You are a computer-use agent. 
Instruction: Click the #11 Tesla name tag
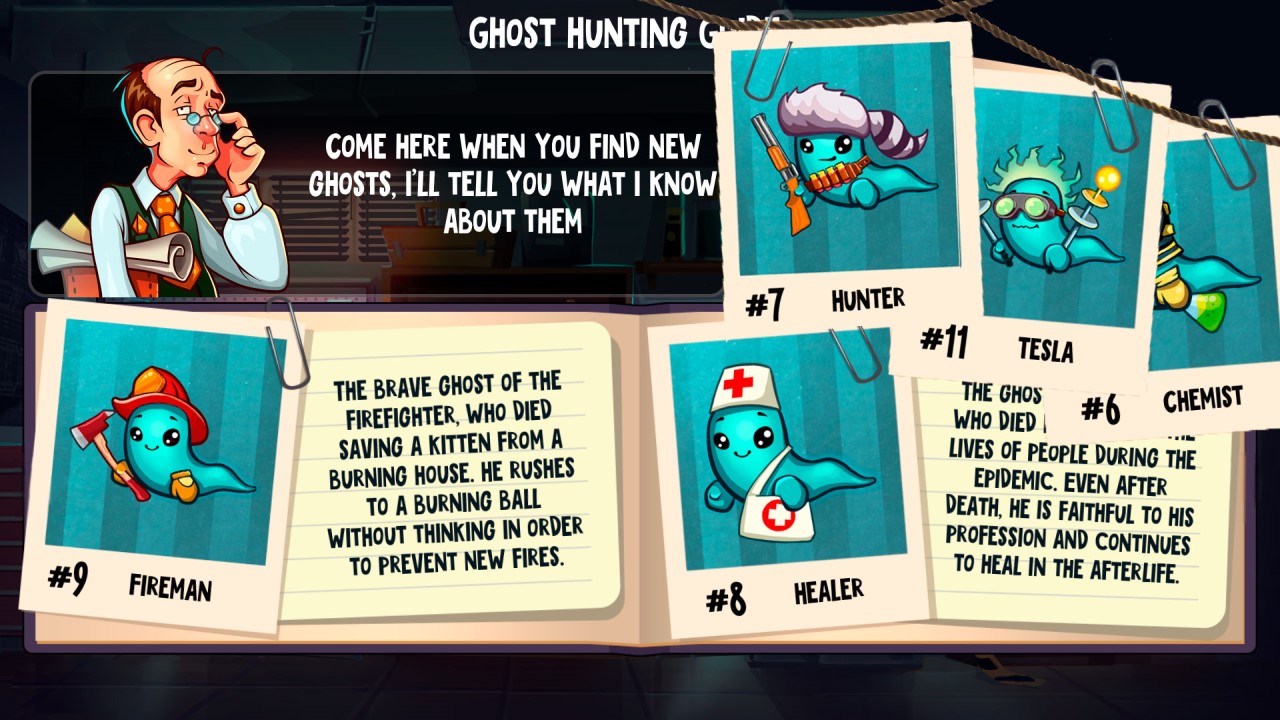(1000, 348)
